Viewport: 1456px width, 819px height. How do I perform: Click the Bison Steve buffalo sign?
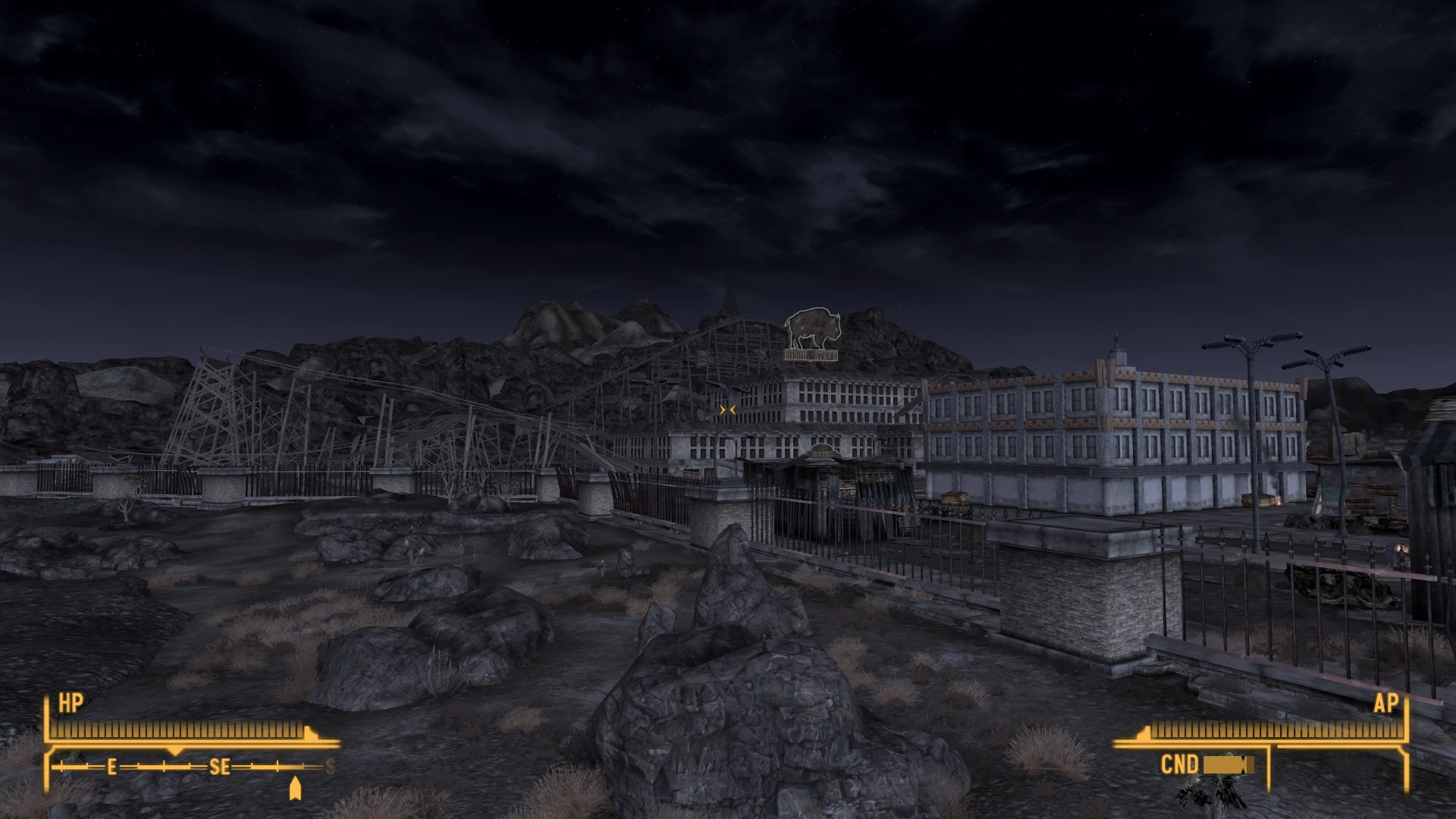tap(811, 329)
